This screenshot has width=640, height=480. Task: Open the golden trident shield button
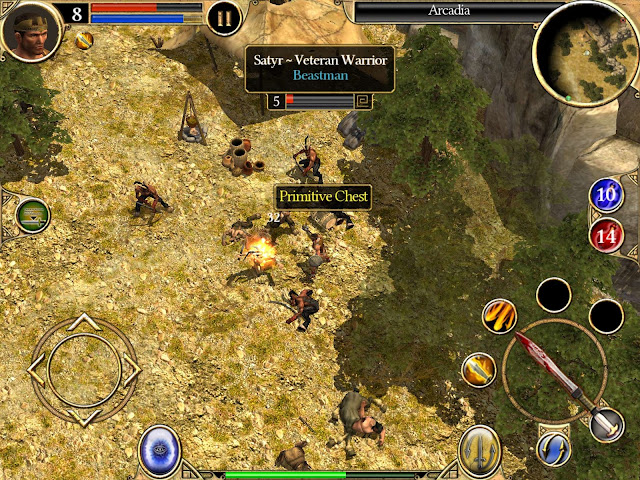[x=480, y=450]
